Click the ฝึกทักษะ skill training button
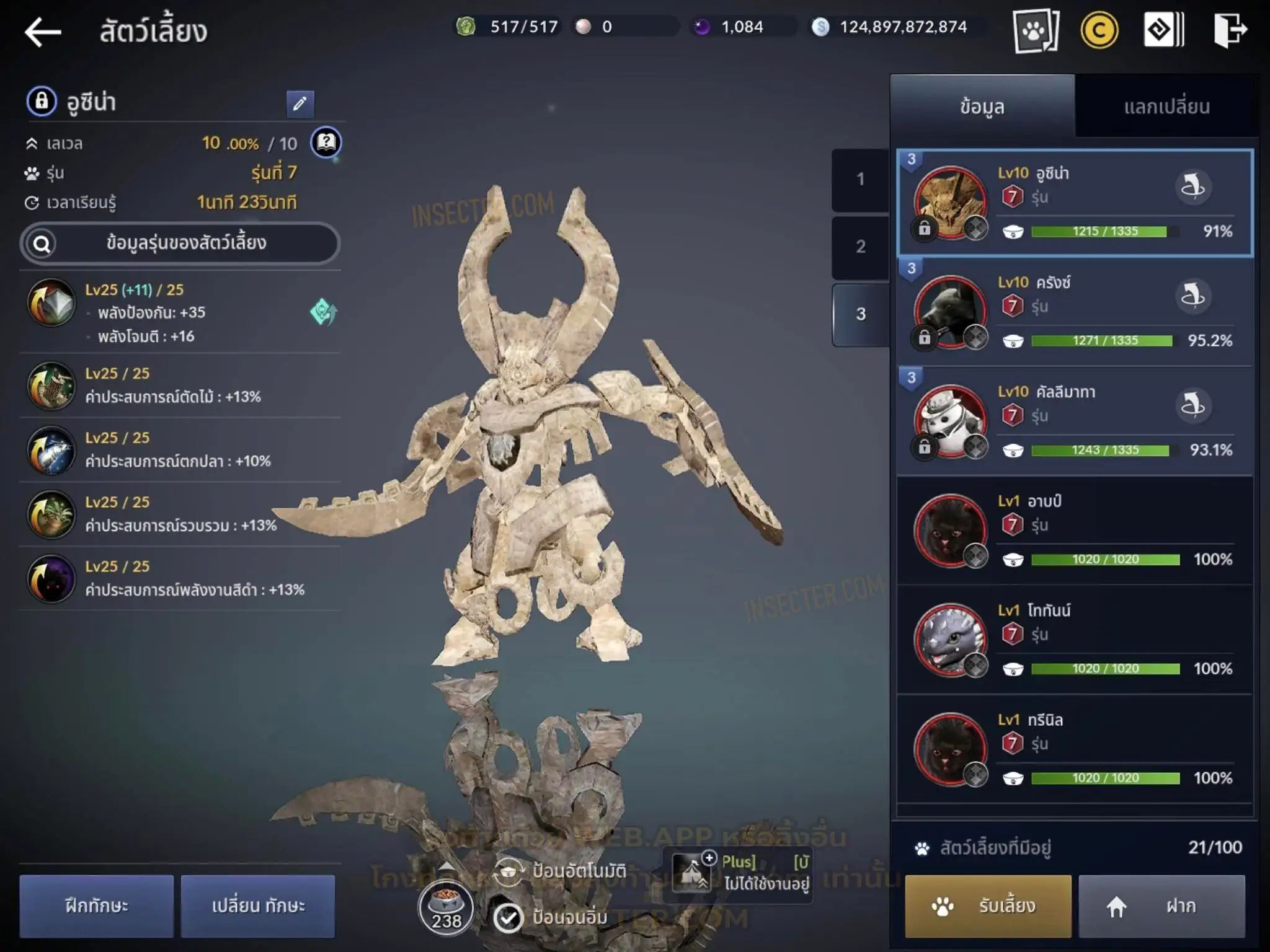The height and width of the screenshot is (952, 1270). 97,906
